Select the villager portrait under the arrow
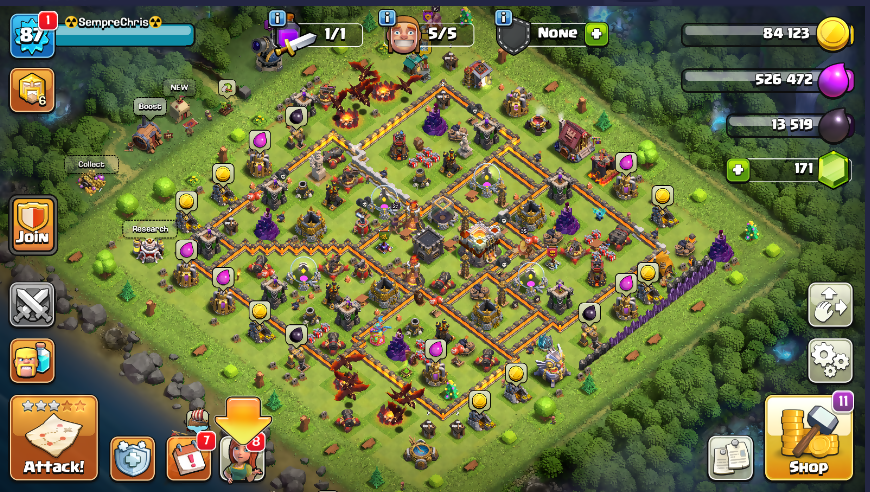 click(x=242, y=459)
